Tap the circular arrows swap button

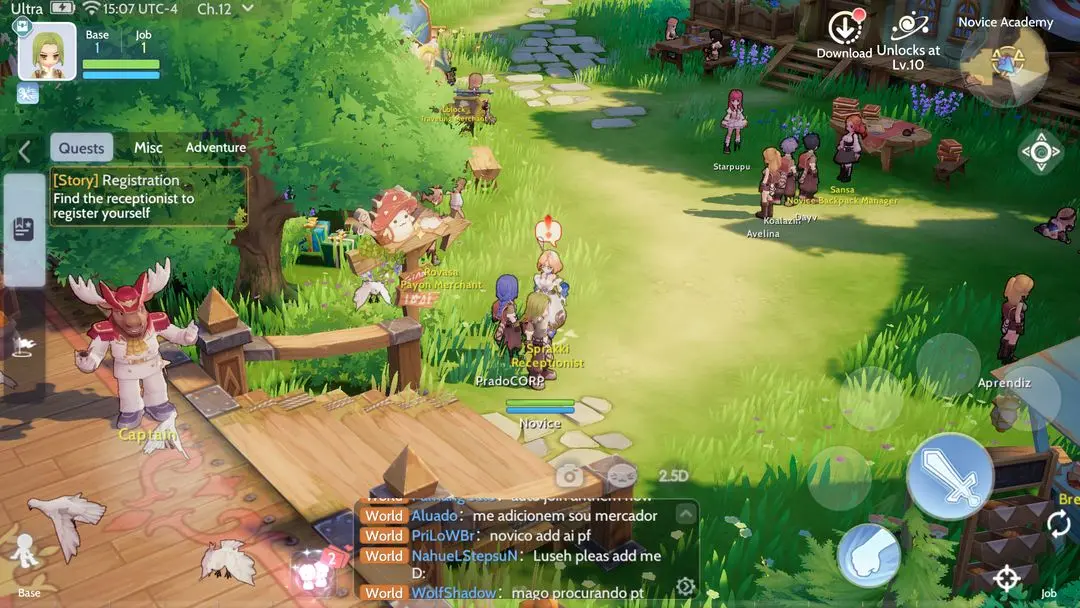tap(1058, 522)
